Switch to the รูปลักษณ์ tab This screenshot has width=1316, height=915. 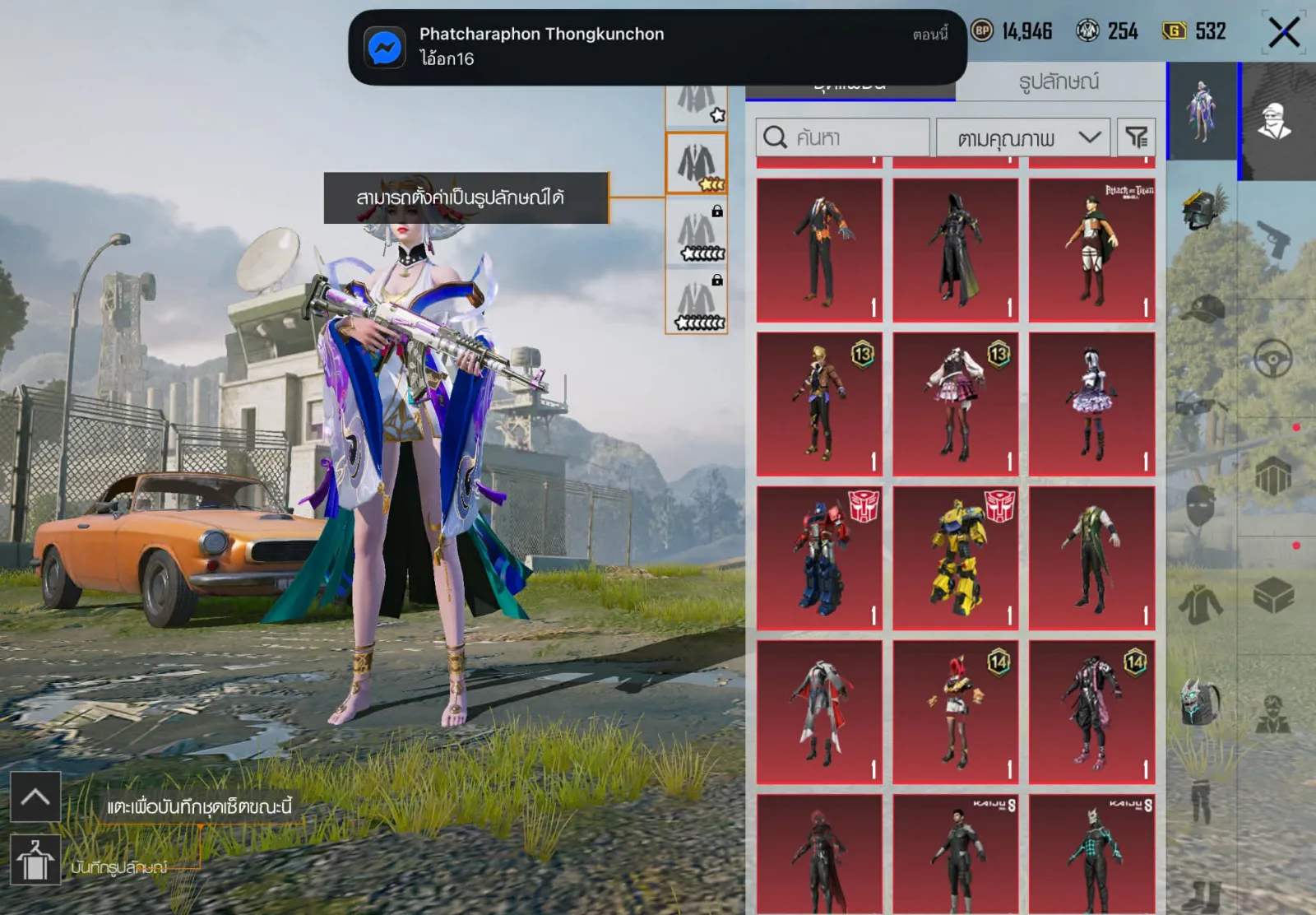pyautogui.click(x=1059, y=81)
